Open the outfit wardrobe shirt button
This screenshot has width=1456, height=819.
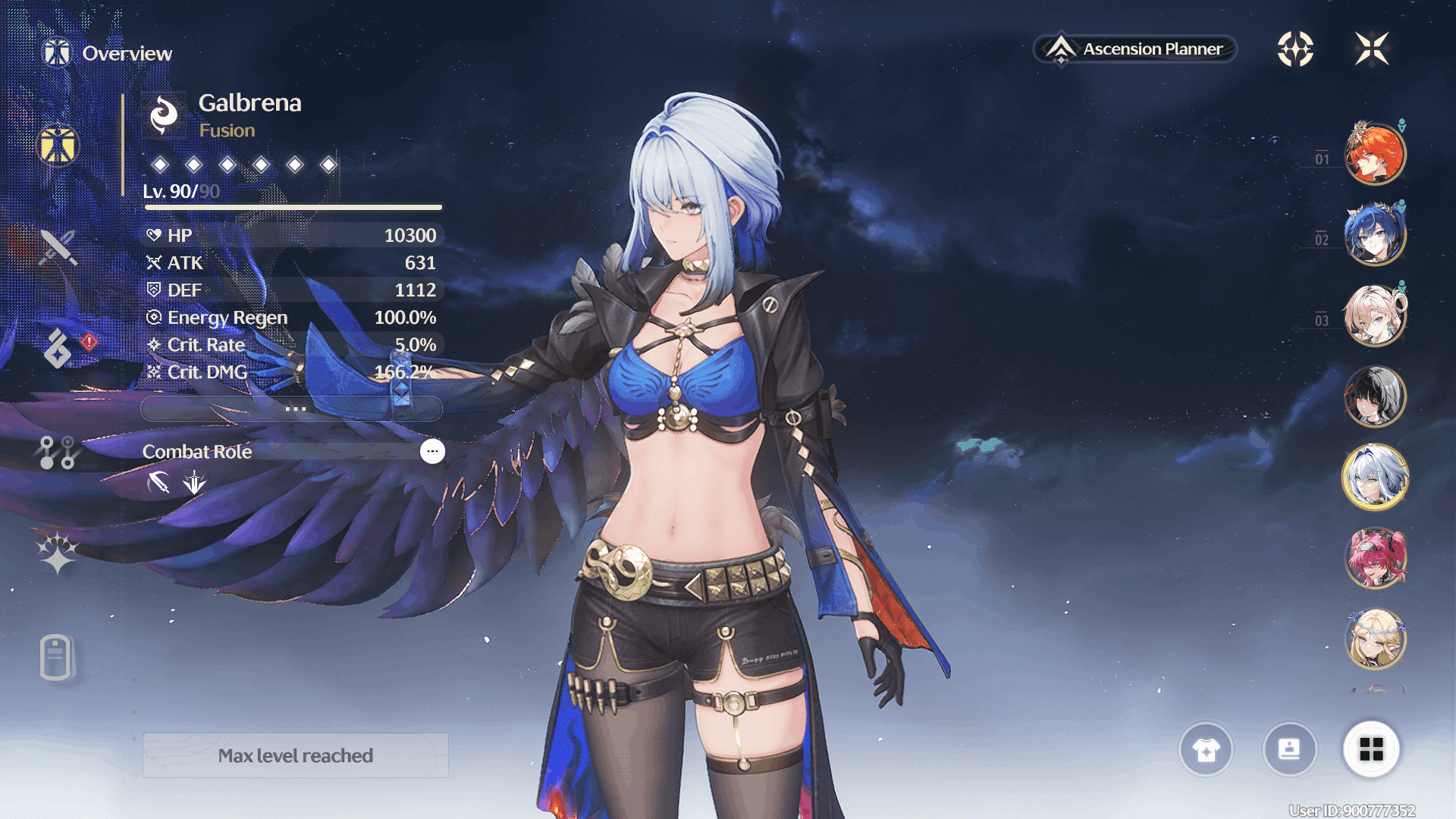coord(1206,750)
